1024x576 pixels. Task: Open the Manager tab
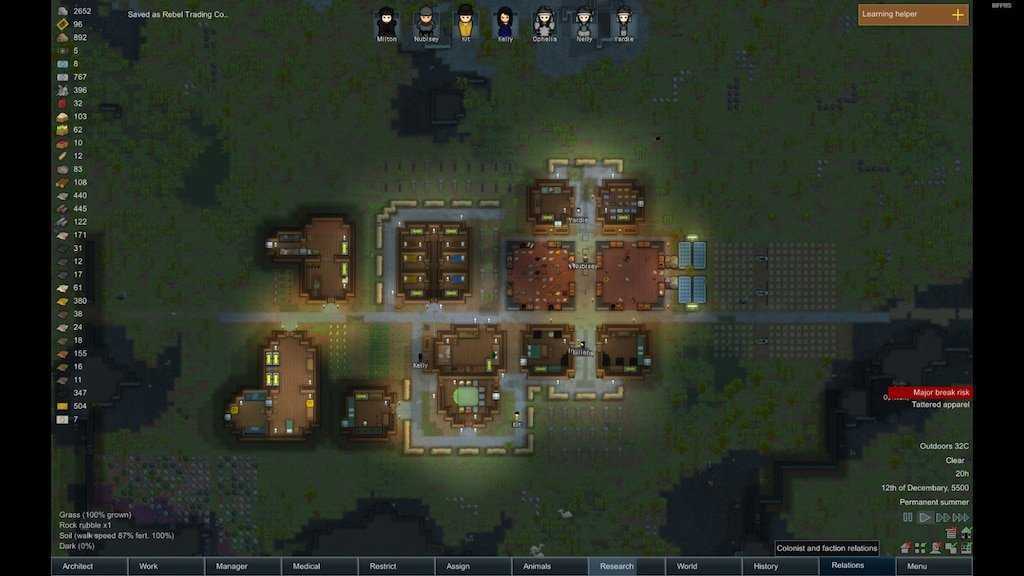[241, 566]
